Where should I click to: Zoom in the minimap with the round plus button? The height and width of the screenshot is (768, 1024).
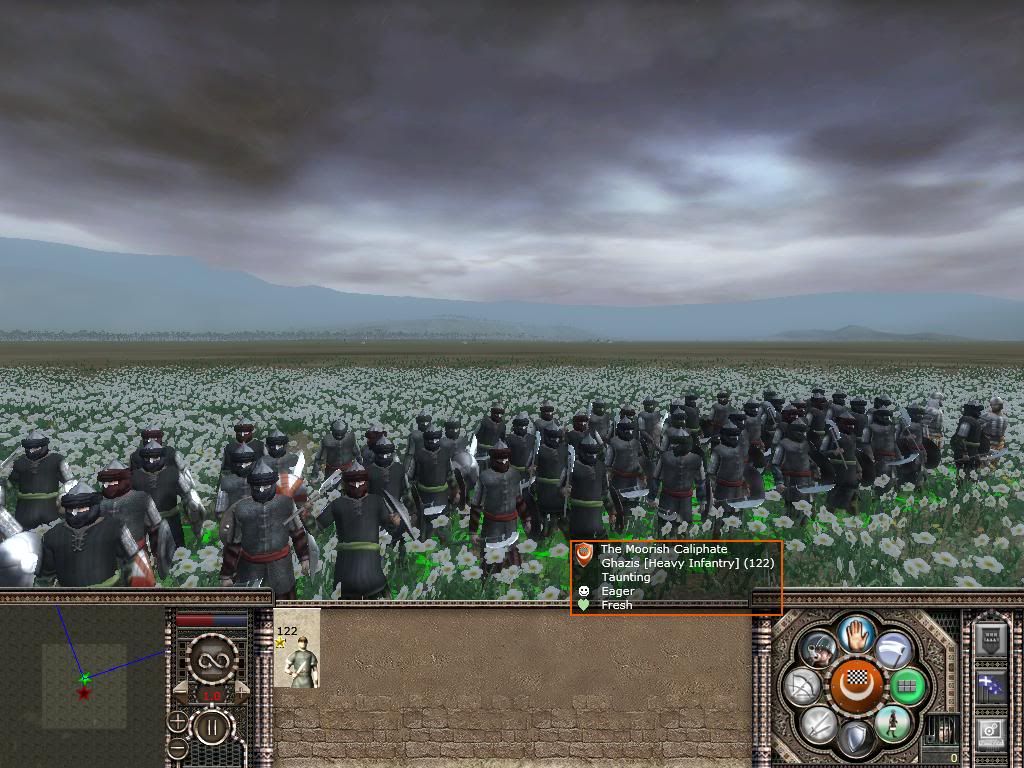[178, 720]
